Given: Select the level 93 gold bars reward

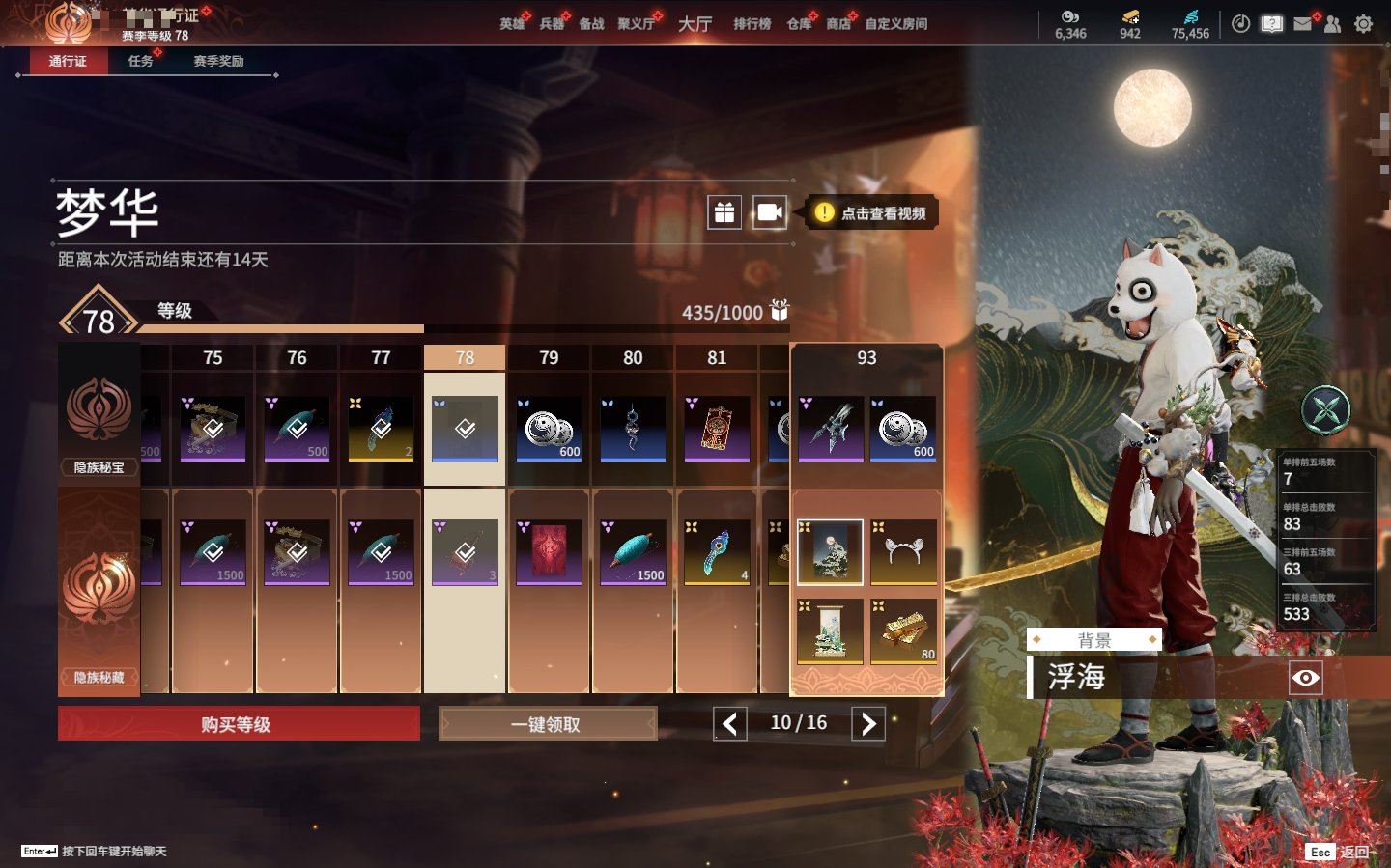Looking at the screenshot, I should (903, 631).
